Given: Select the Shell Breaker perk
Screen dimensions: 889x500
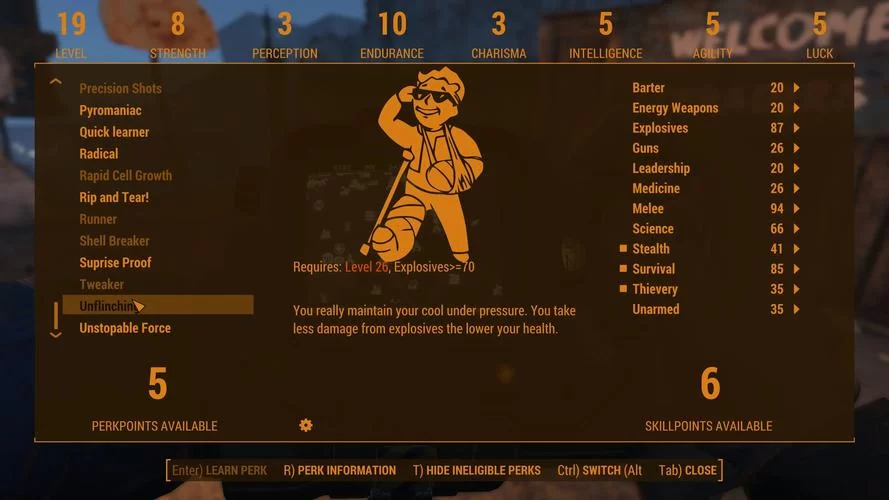Looking at the screenshot, I should coord(114,241).
